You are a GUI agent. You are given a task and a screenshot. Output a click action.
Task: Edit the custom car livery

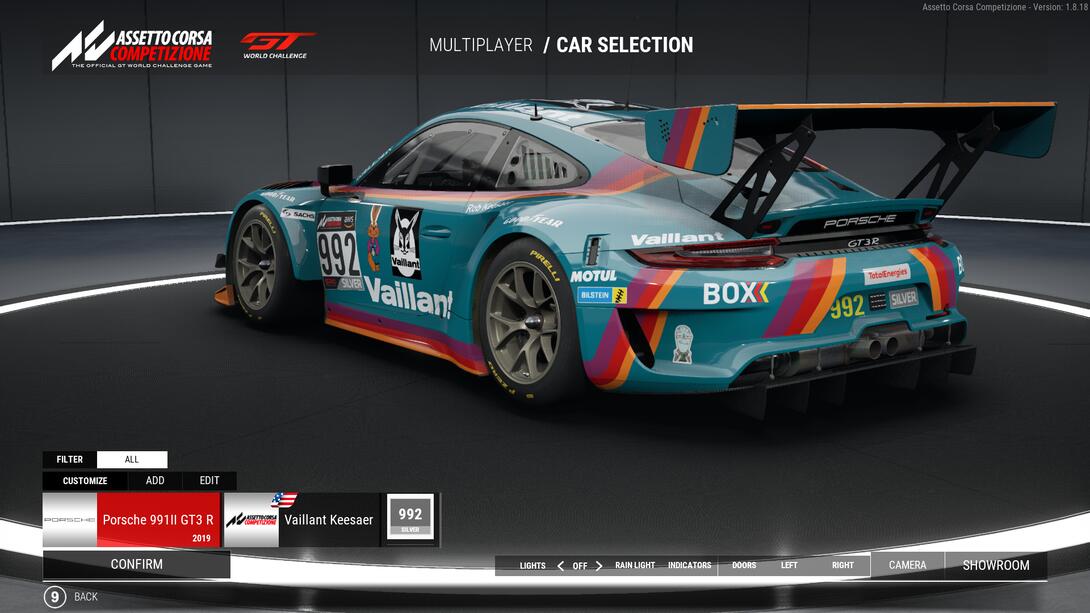coord(209,481)
